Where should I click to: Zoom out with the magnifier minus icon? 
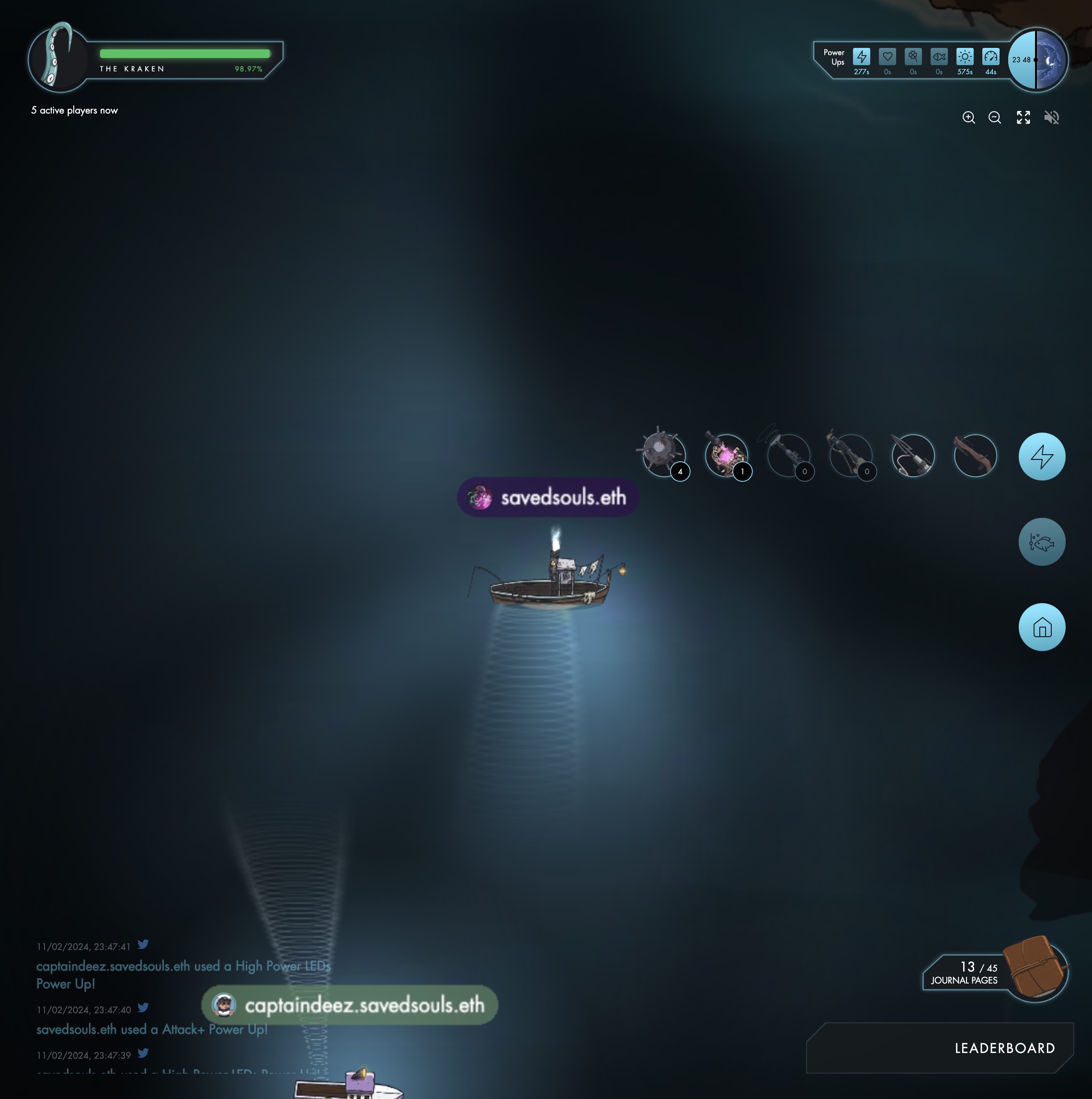pos(995,118)
